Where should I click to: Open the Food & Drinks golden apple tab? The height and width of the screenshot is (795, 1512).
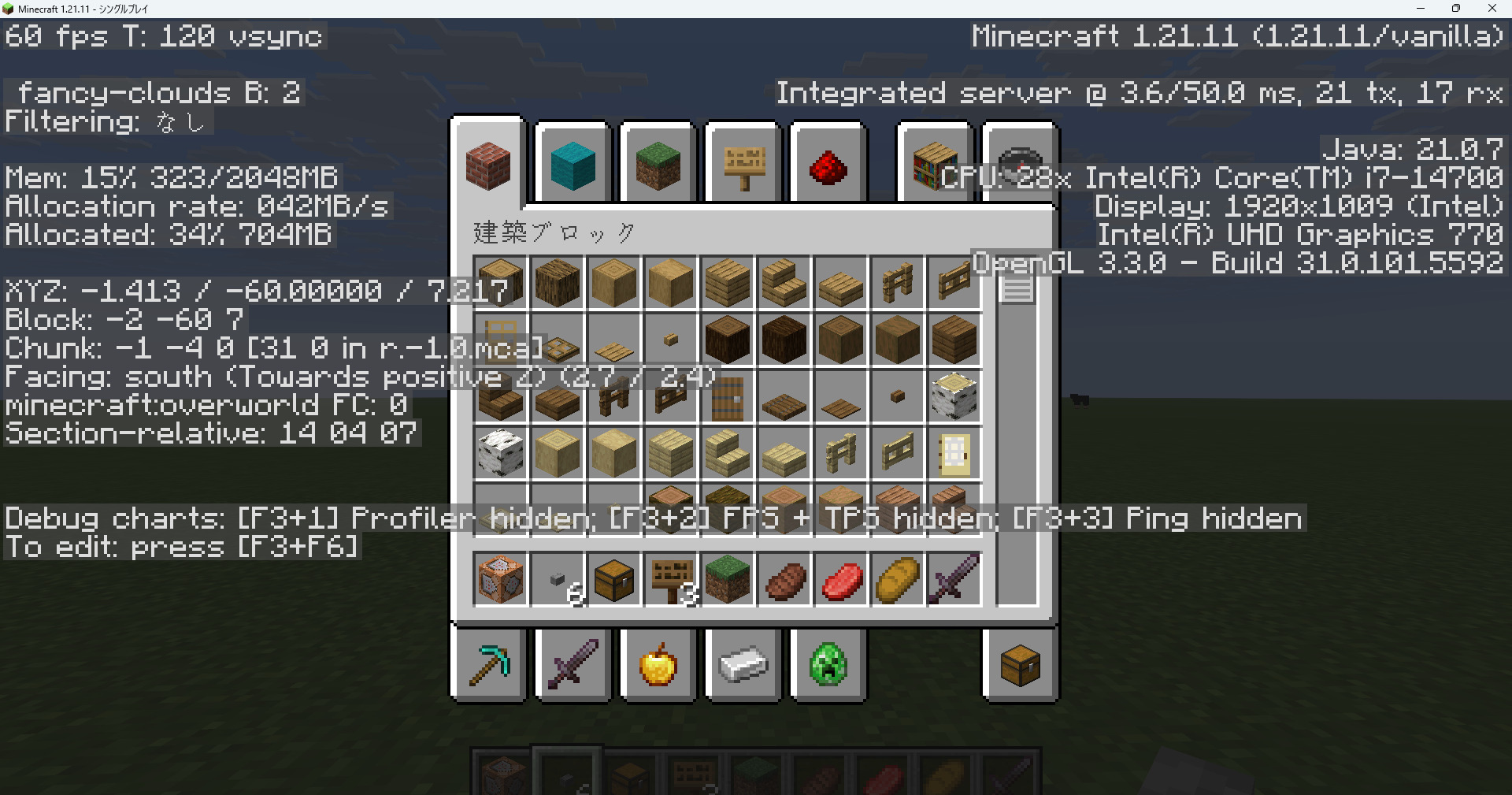658,666
